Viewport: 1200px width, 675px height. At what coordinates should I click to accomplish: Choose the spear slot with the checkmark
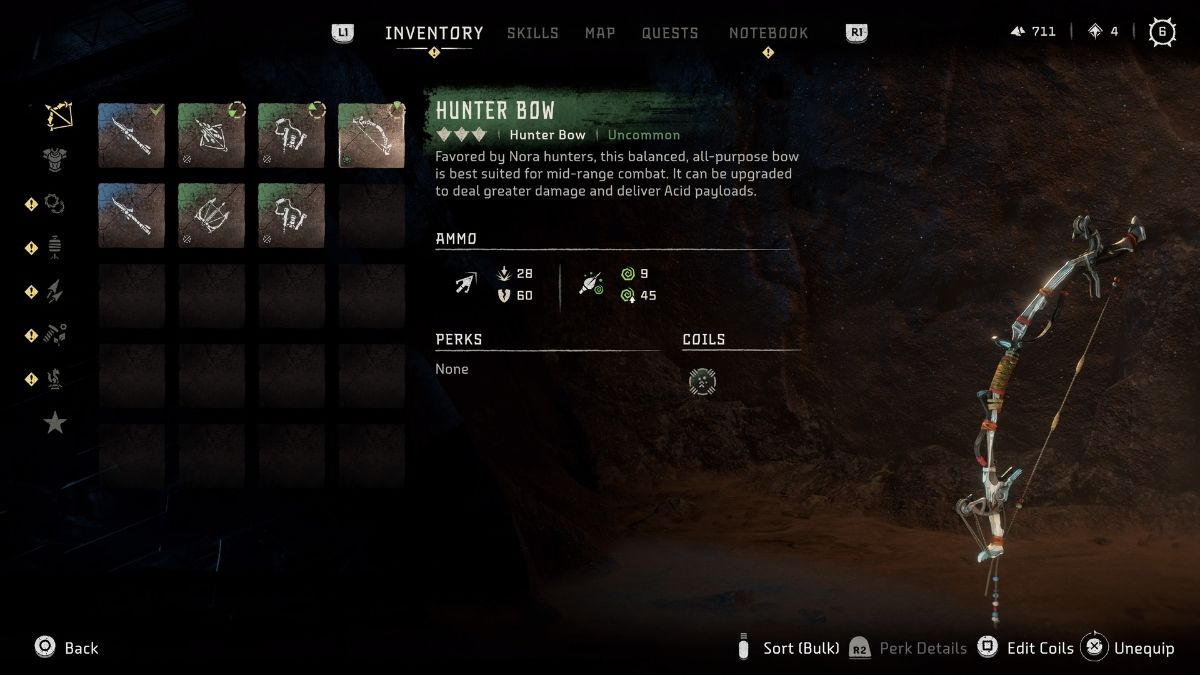click(132, 135)
